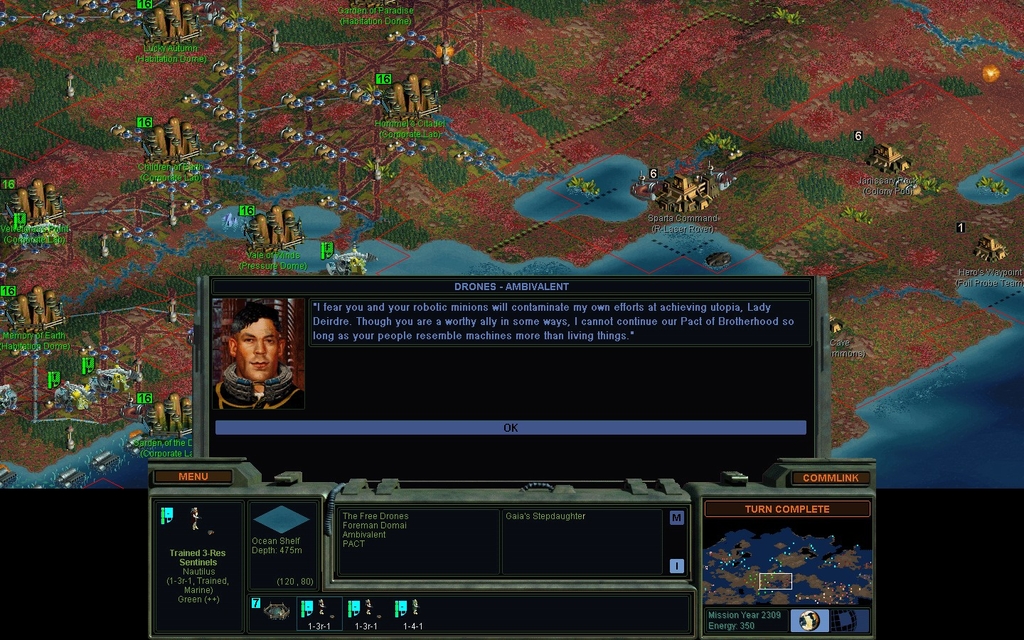This screenshot has width=1024, height=640.
Task: Confirm the dialogue with the OK button
Action: coord(510,428)
